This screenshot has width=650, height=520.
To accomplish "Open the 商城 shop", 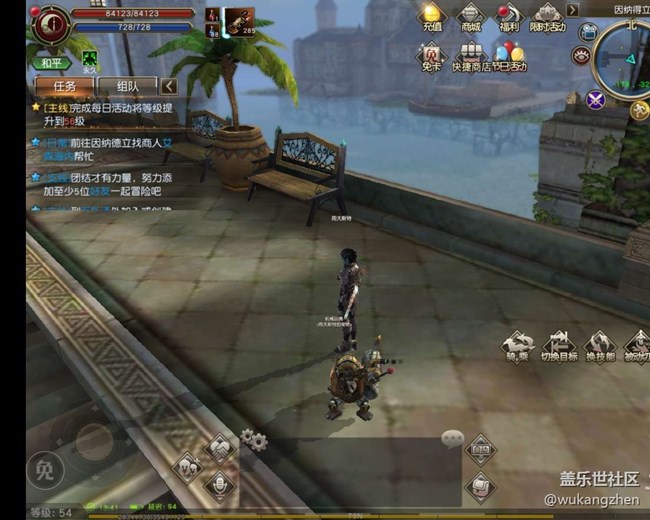I will tap(470, 17).
